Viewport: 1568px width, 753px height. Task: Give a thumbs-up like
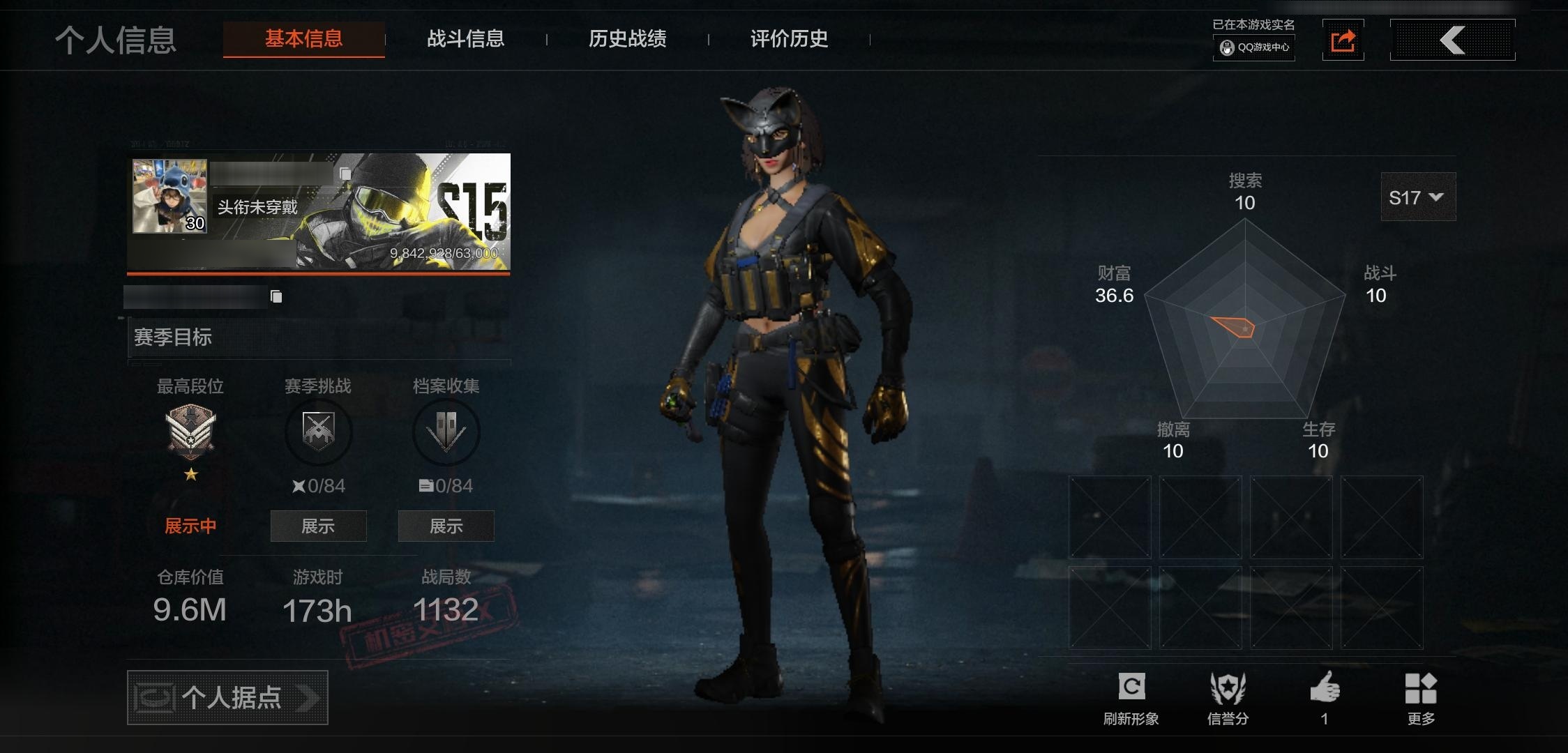point(1325,697)
